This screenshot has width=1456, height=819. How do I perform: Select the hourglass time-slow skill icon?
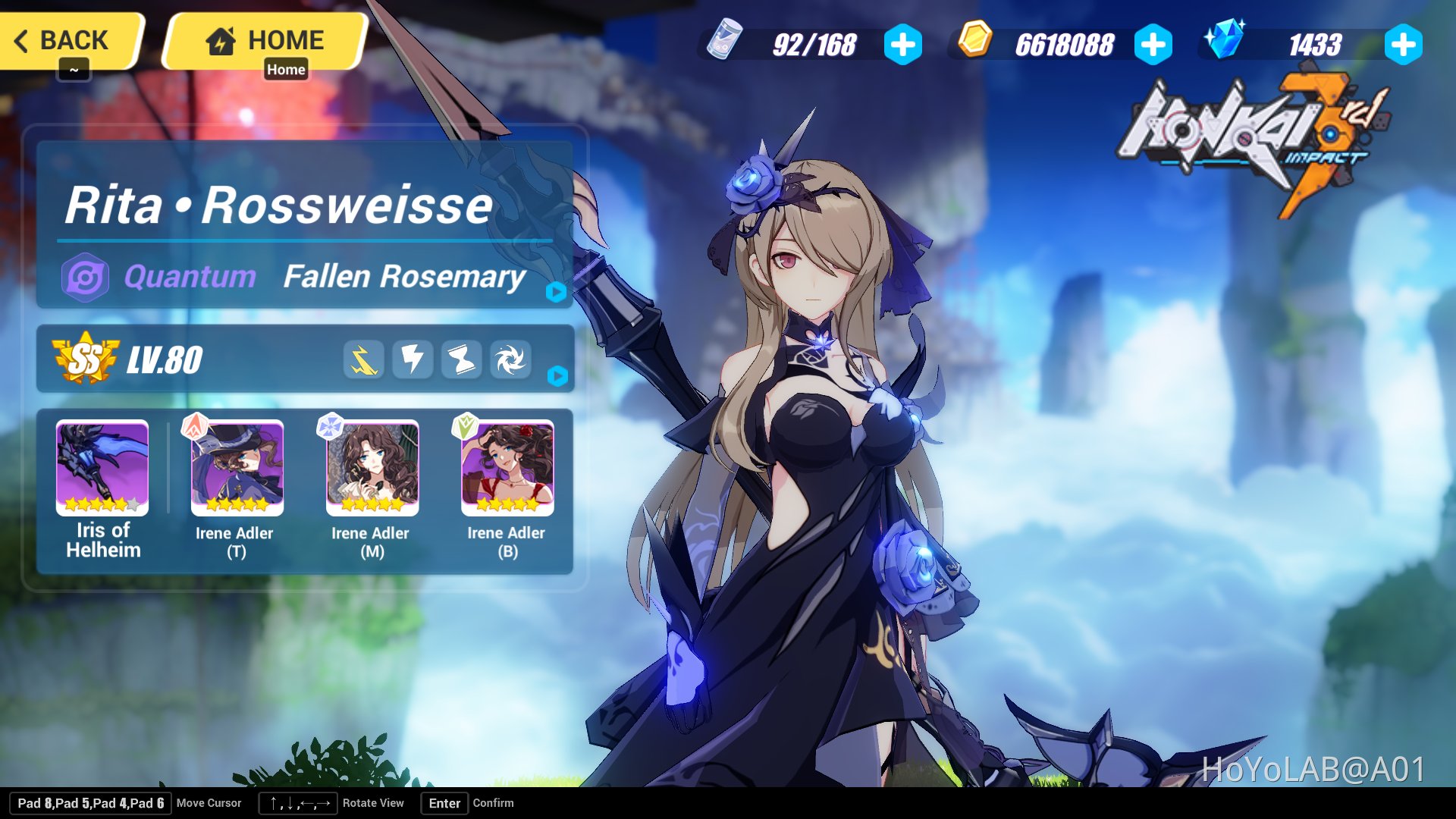click(462, 359)
